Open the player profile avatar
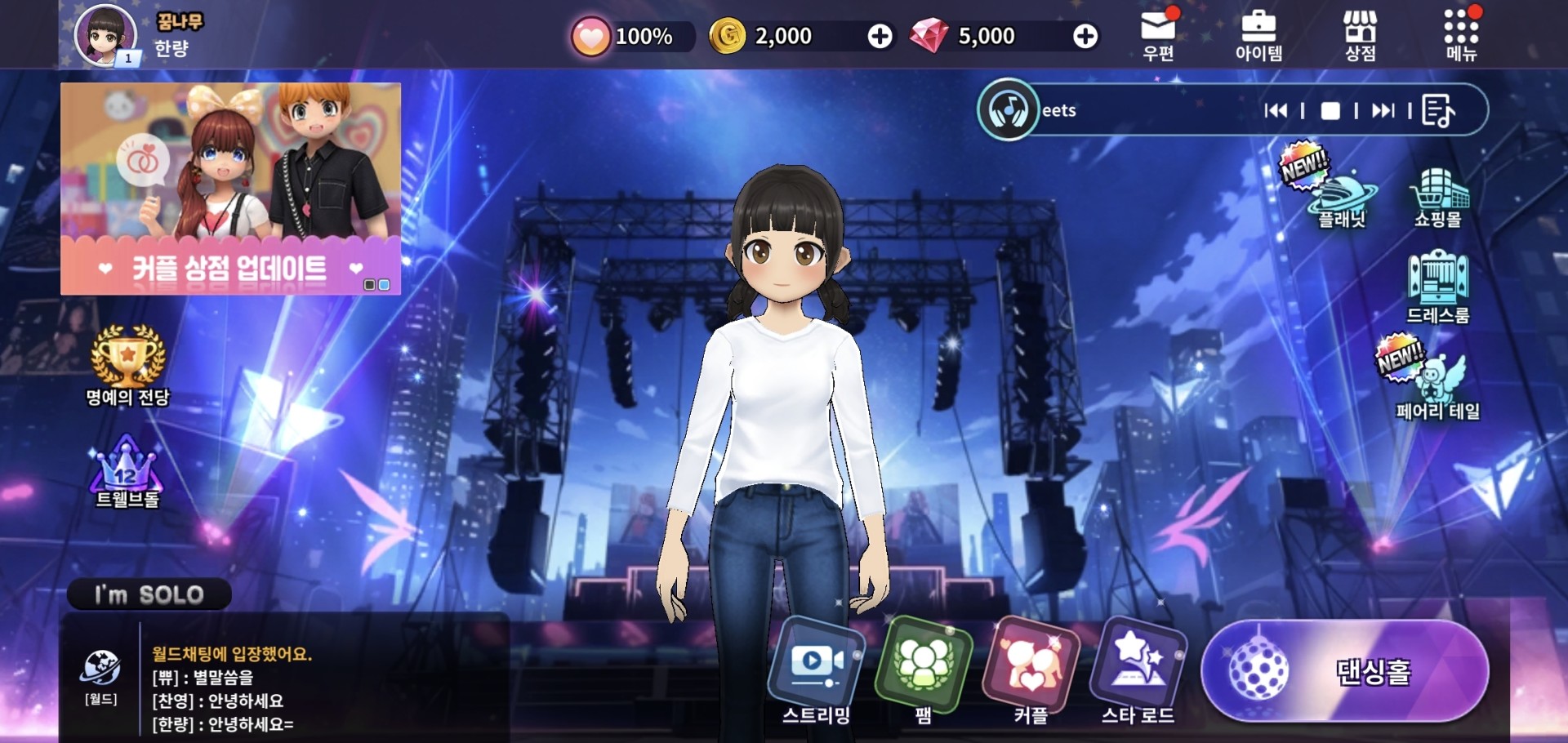The image size is (1568, 743). click(x=105, y=35)
